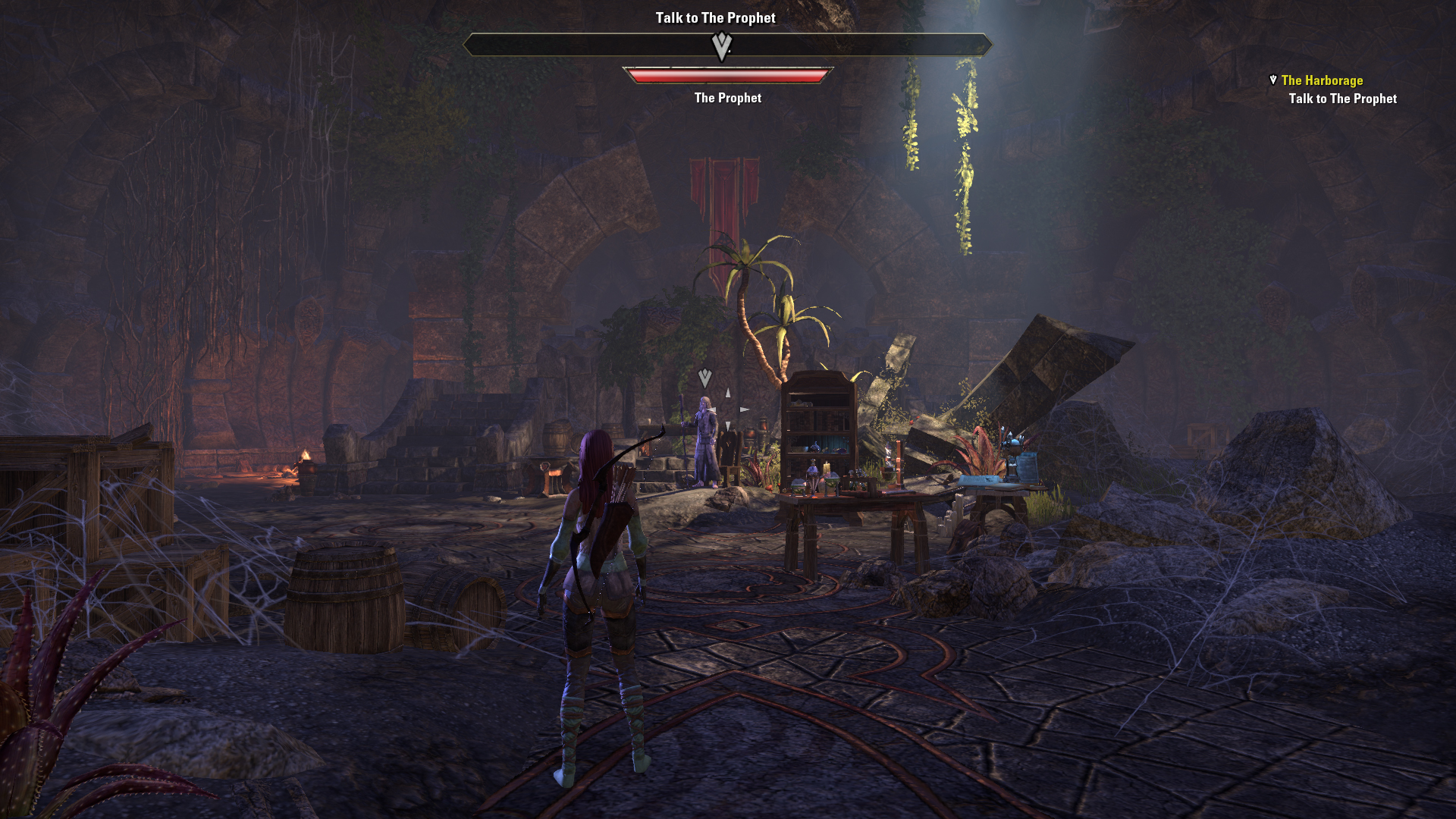Viewport: 1456px width, 819px height.
Task: Click the Talk to The Prophet tracker objective
Action: (x=1342, y=99)
